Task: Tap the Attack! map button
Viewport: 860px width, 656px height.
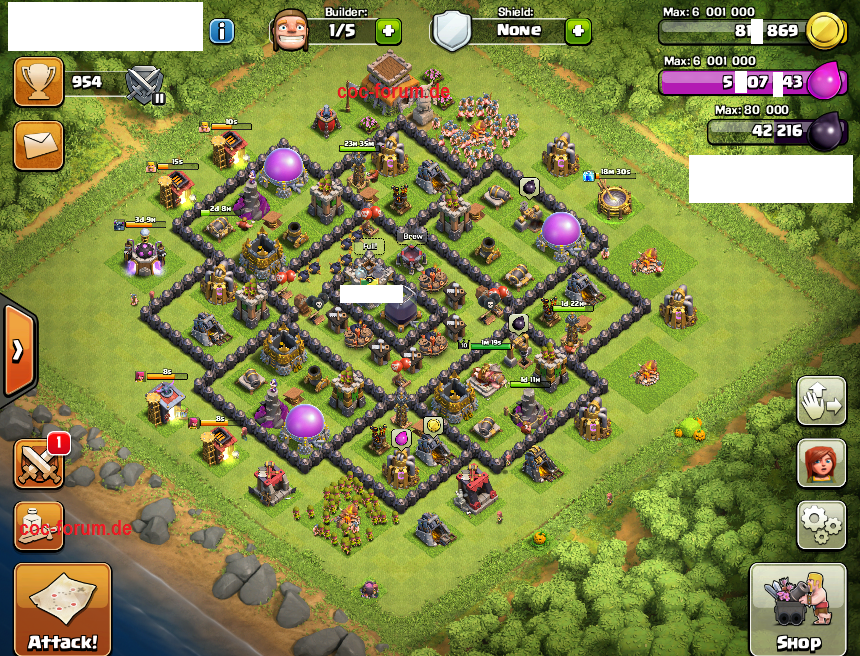Action: (62, 609)
